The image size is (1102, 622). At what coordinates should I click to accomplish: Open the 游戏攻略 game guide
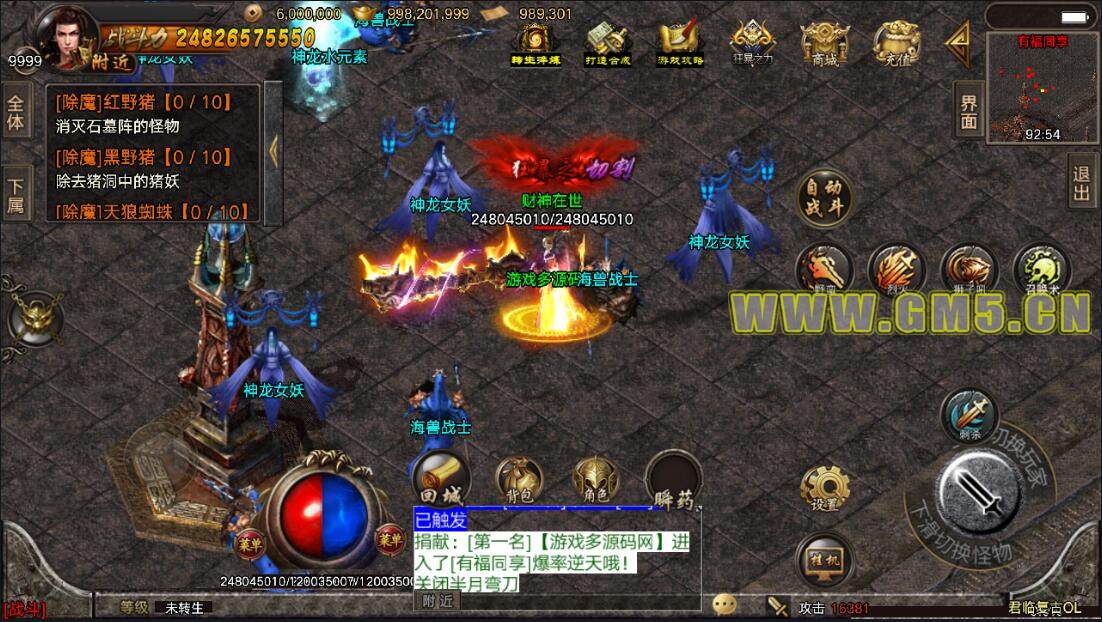(x=680, y=44)
